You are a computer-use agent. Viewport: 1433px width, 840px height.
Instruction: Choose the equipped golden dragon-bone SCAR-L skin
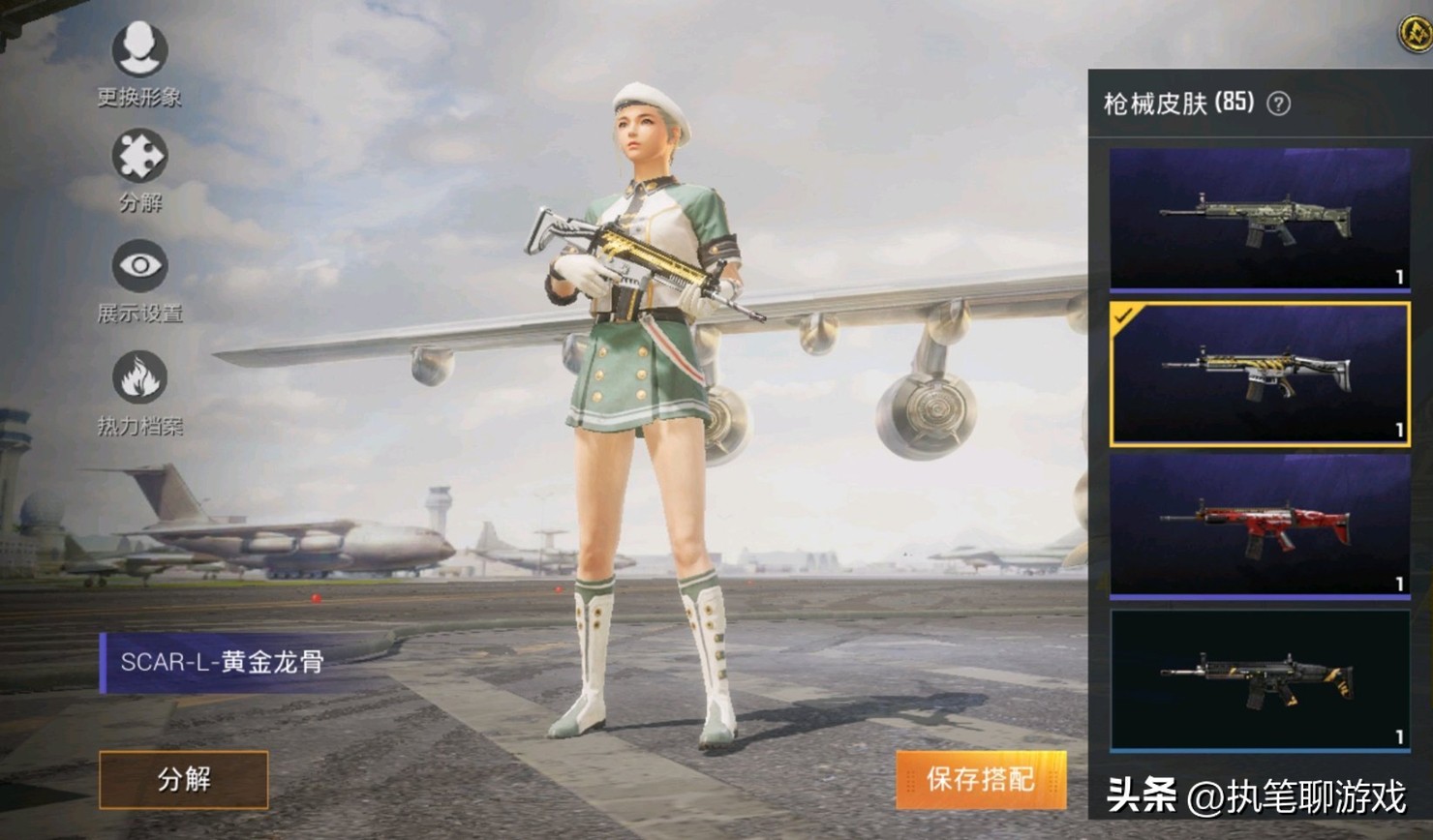pyautogui.click(x=1259, y=374)
